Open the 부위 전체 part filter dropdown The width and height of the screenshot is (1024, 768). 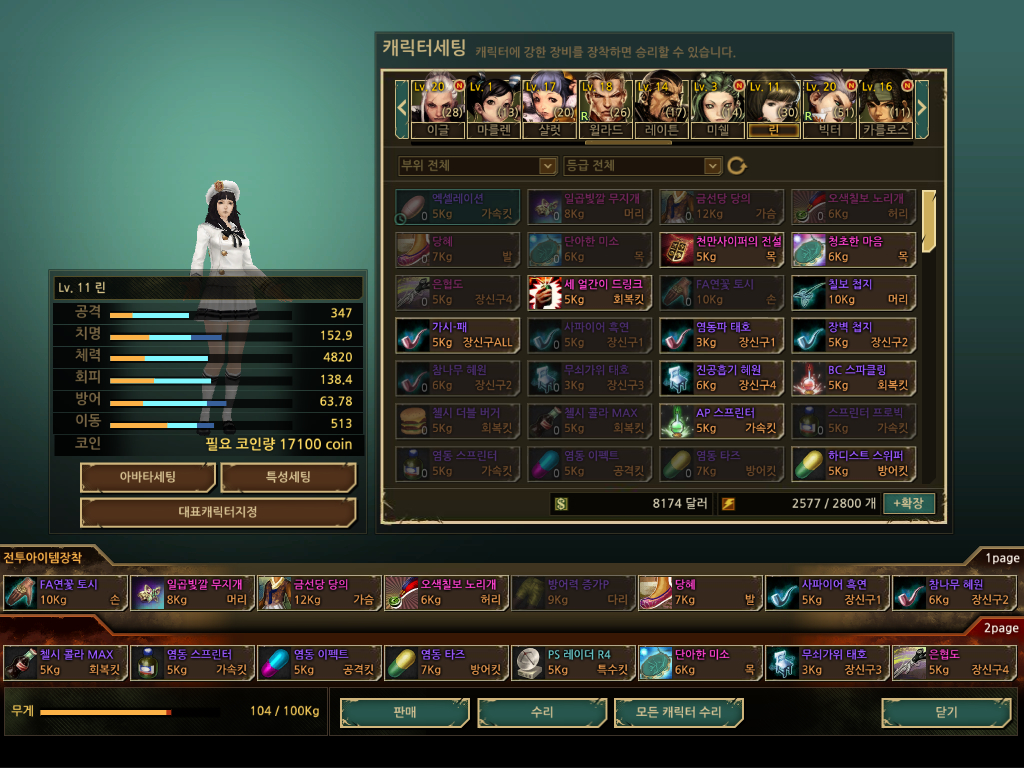pos(477,165)
